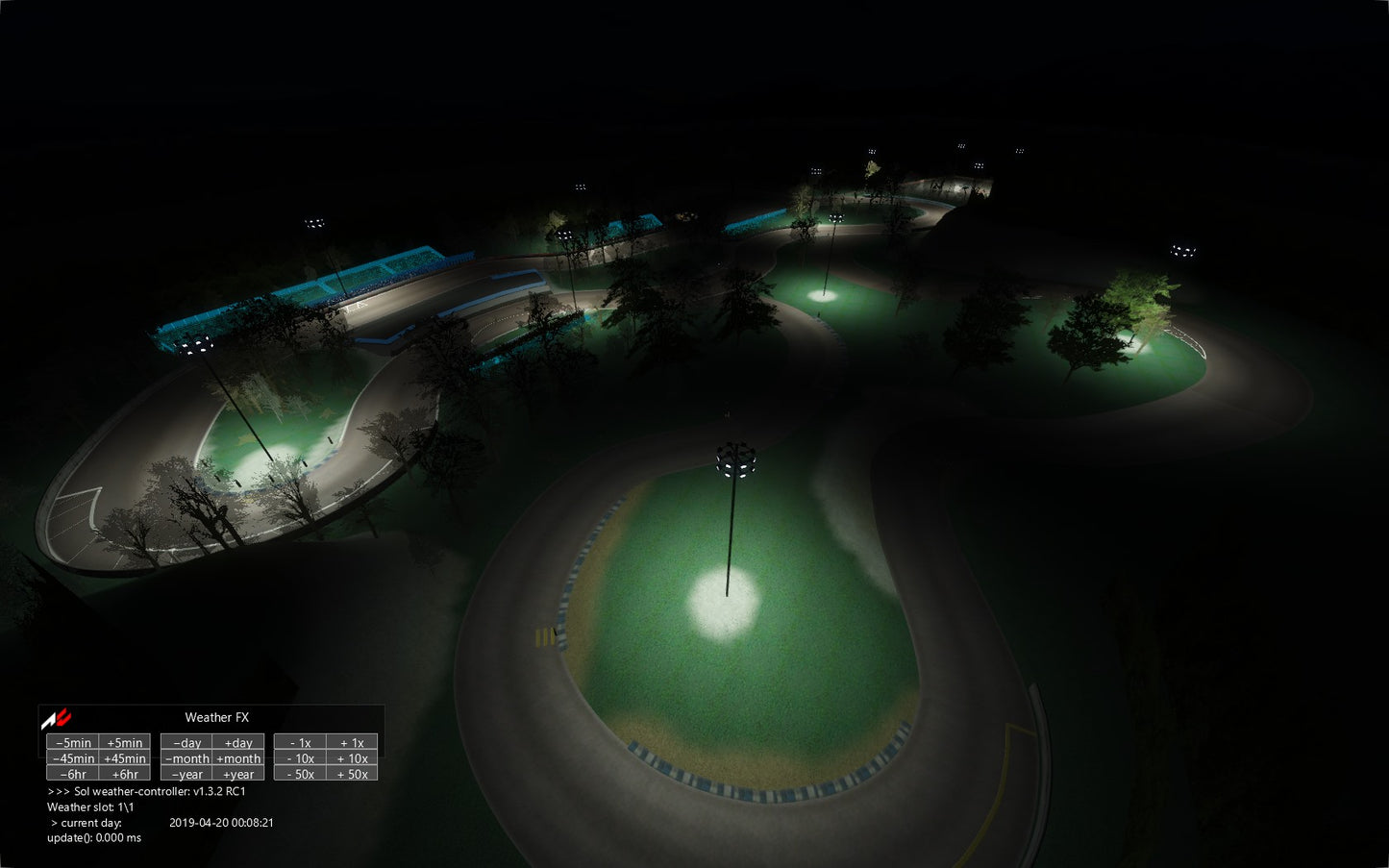Screen dimensions: 1389x868
Task: Advance time using the +5min button
Action: click(x=125, y=742)
